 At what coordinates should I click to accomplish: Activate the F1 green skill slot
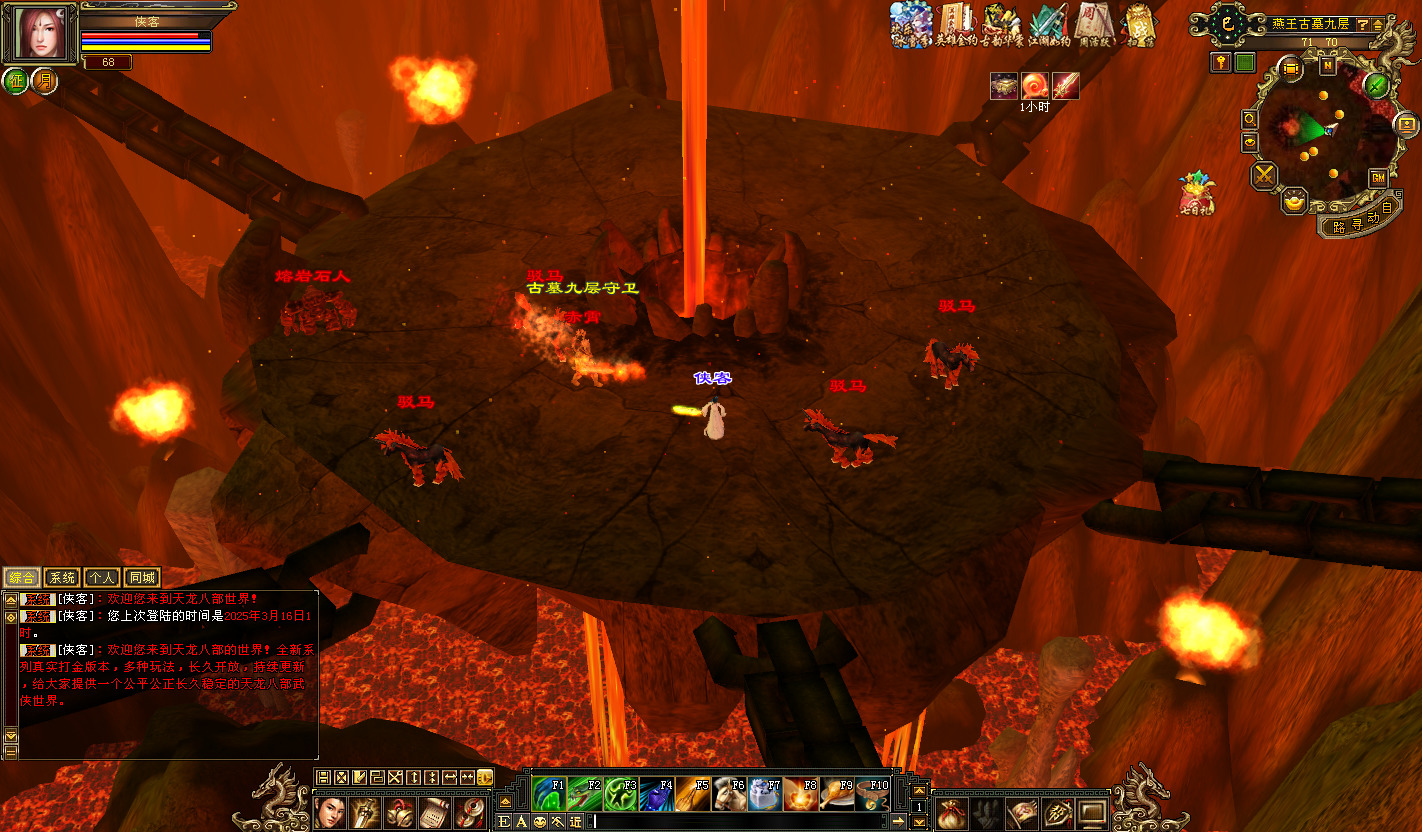548,795
